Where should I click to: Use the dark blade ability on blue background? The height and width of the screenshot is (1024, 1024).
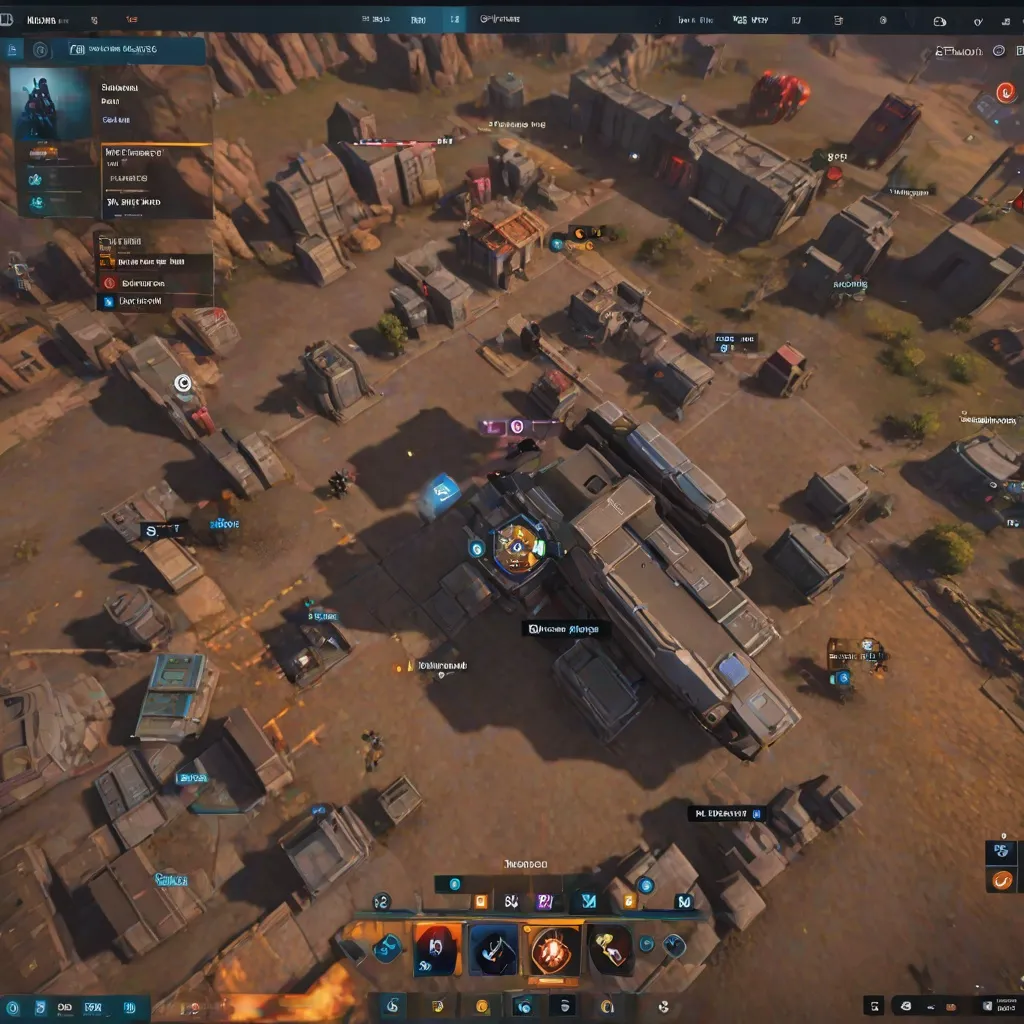494,949
